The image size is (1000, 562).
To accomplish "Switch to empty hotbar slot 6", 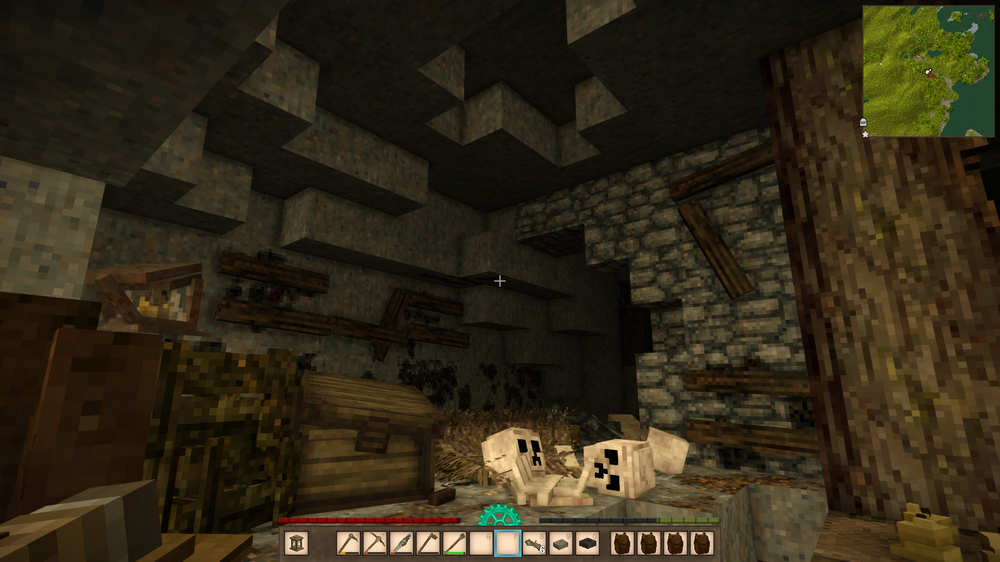I will click(x=481, y=543).
